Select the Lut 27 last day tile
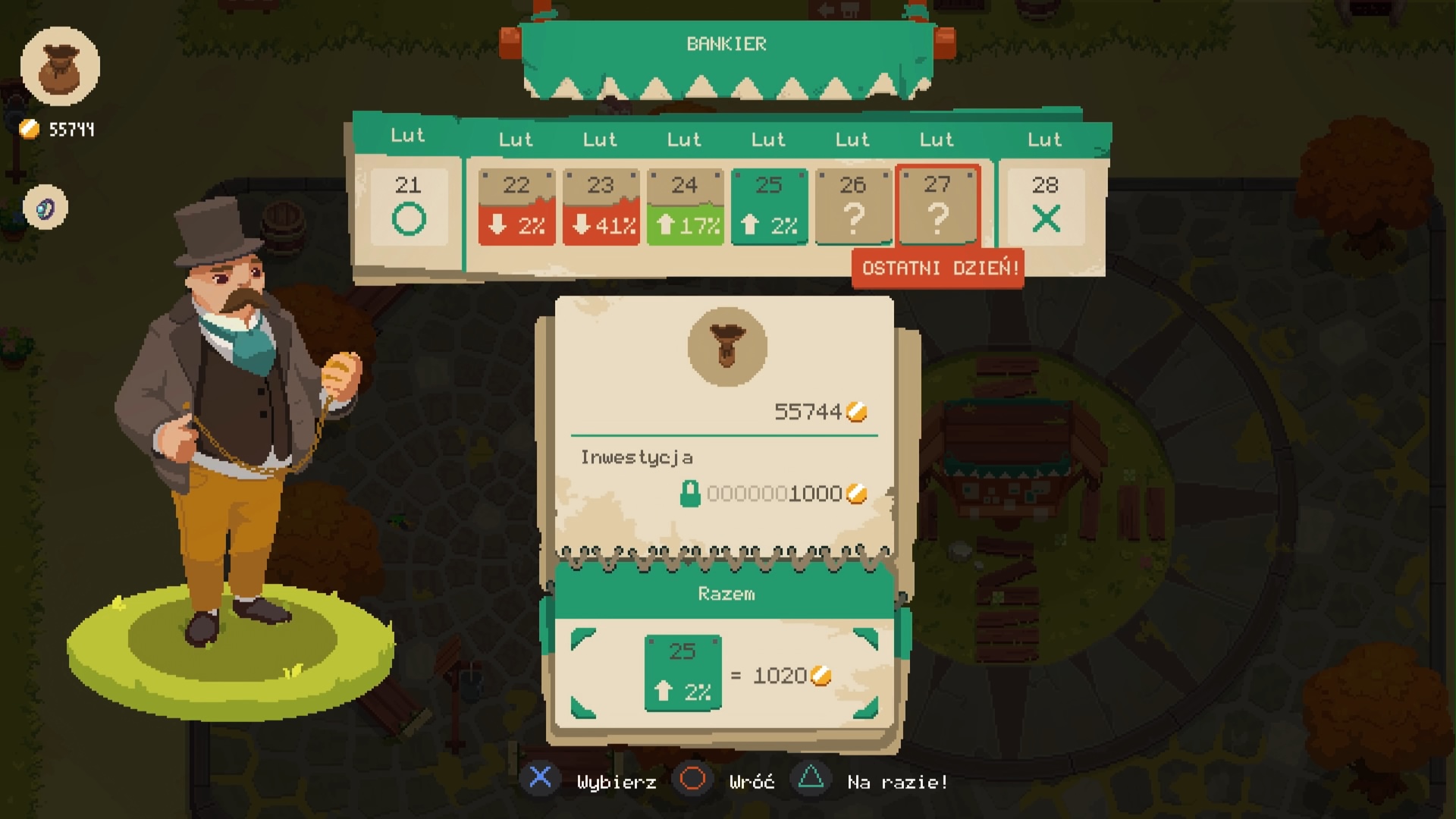This screenshot has height=819, width=1456. [937, 206]
